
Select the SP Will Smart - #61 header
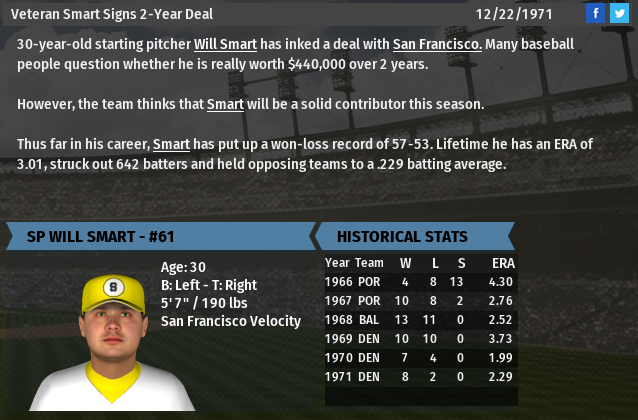(160, 237)
